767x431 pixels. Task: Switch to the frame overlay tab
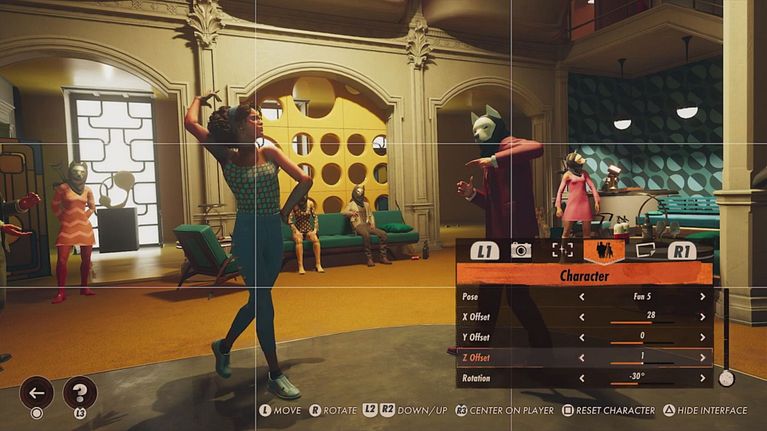click(645, 250)
